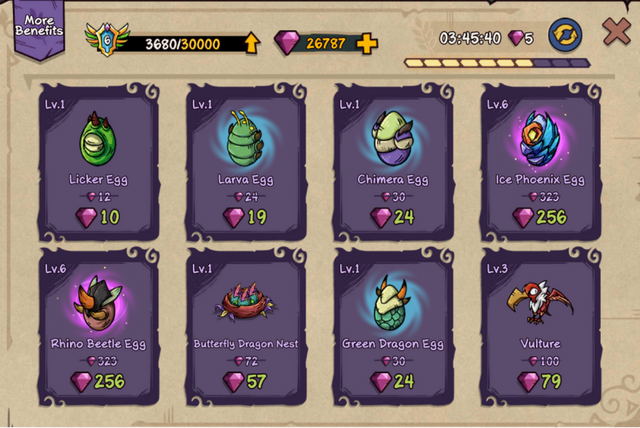Open the More Benefits banner
The height and width of the screenshot is (428, 640).
pos(38,27)
